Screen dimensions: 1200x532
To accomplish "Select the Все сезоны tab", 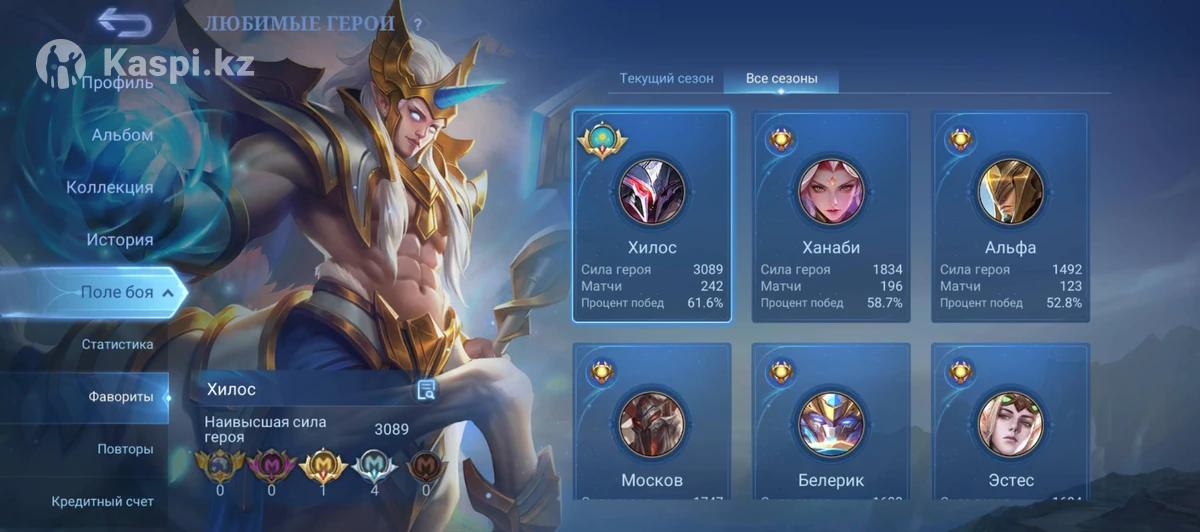I will point(781,78).
